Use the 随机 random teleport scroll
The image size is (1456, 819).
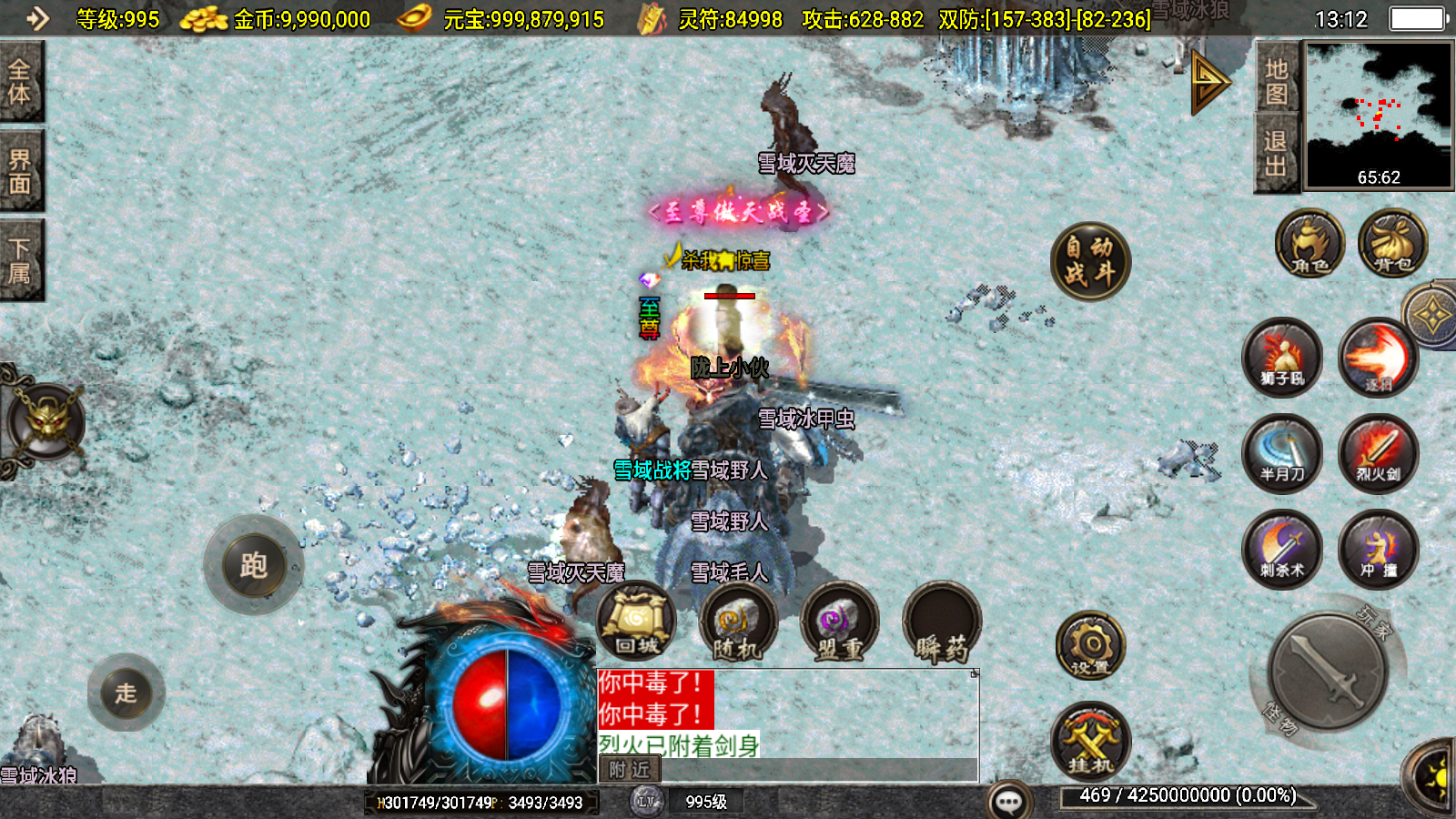coord(737,622)
